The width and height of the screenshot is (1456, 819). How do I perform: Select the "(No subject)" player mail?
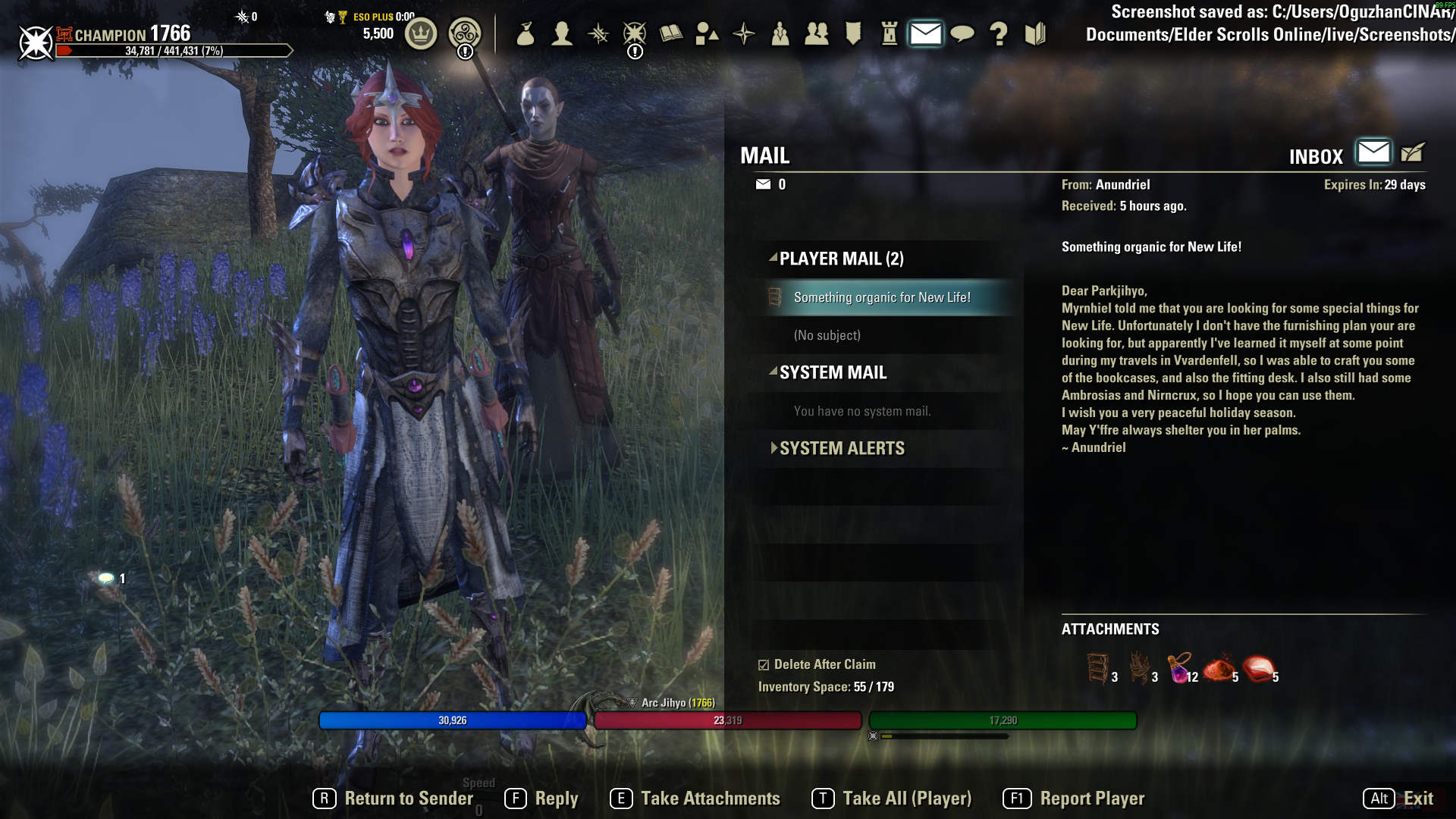pos(827,335)
